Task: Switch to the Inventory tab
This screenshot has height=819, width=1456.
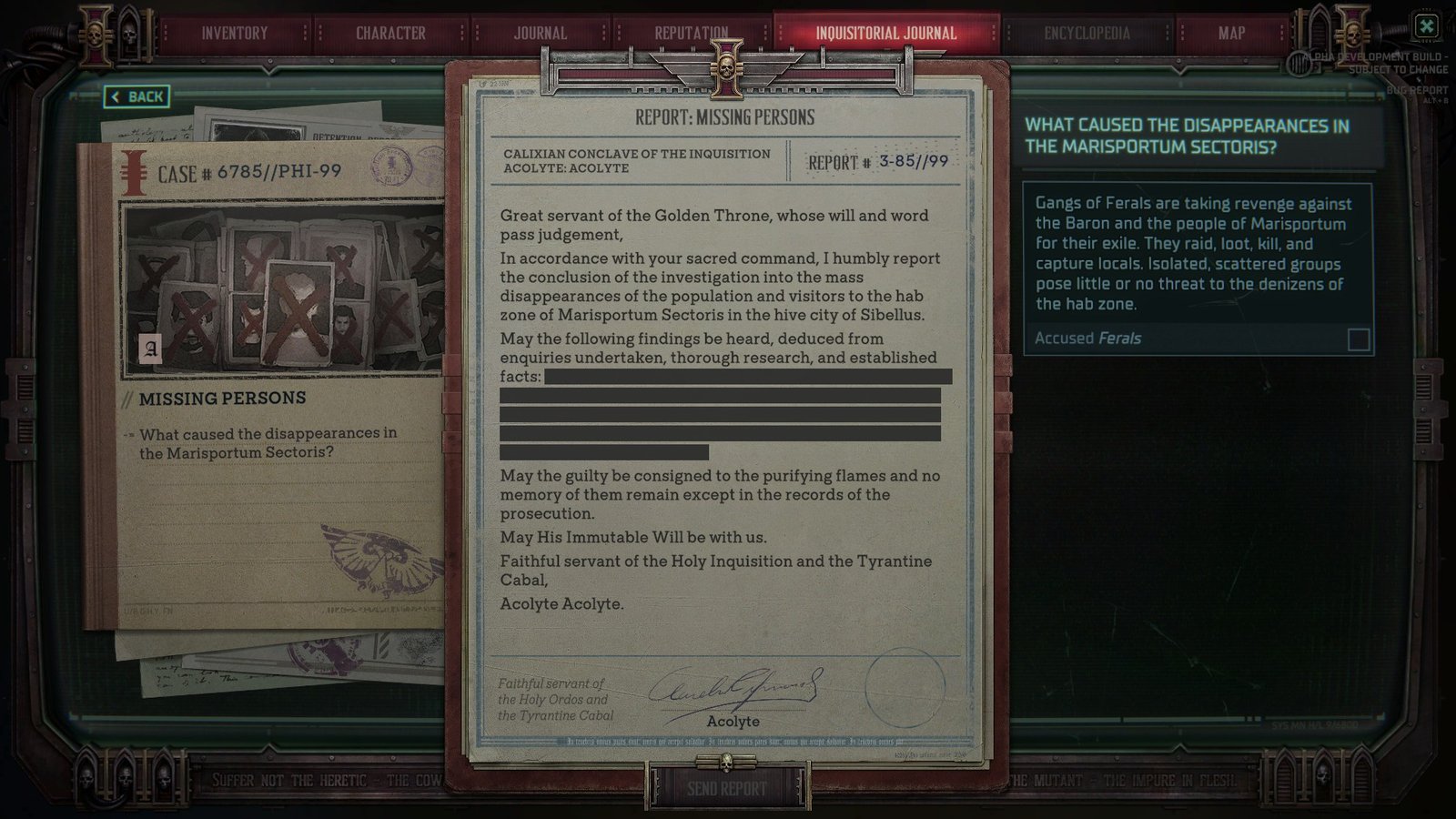Action: [x=236, y=33]
